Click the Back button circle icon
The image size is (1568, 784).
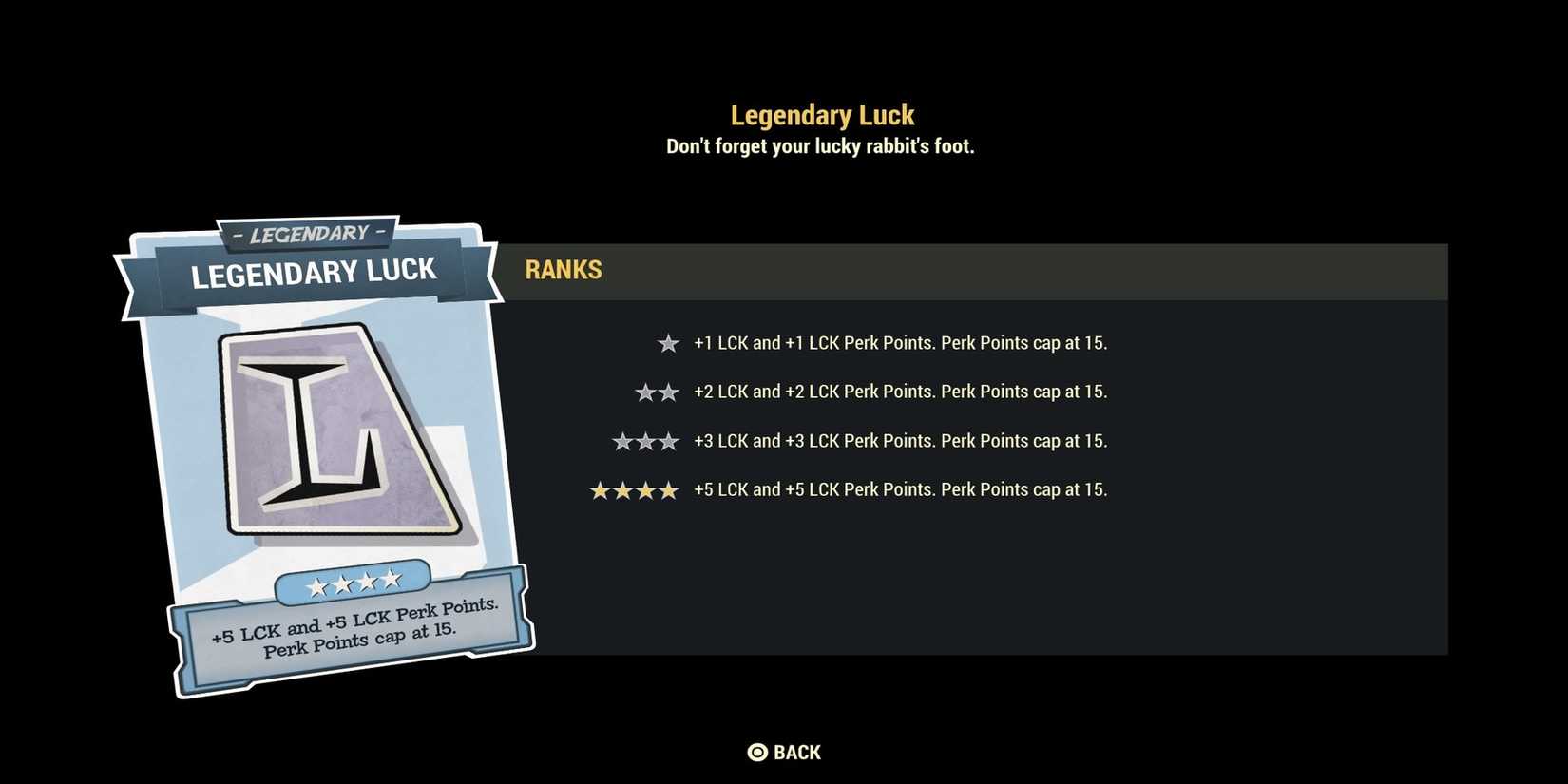[x=757, y=752]
